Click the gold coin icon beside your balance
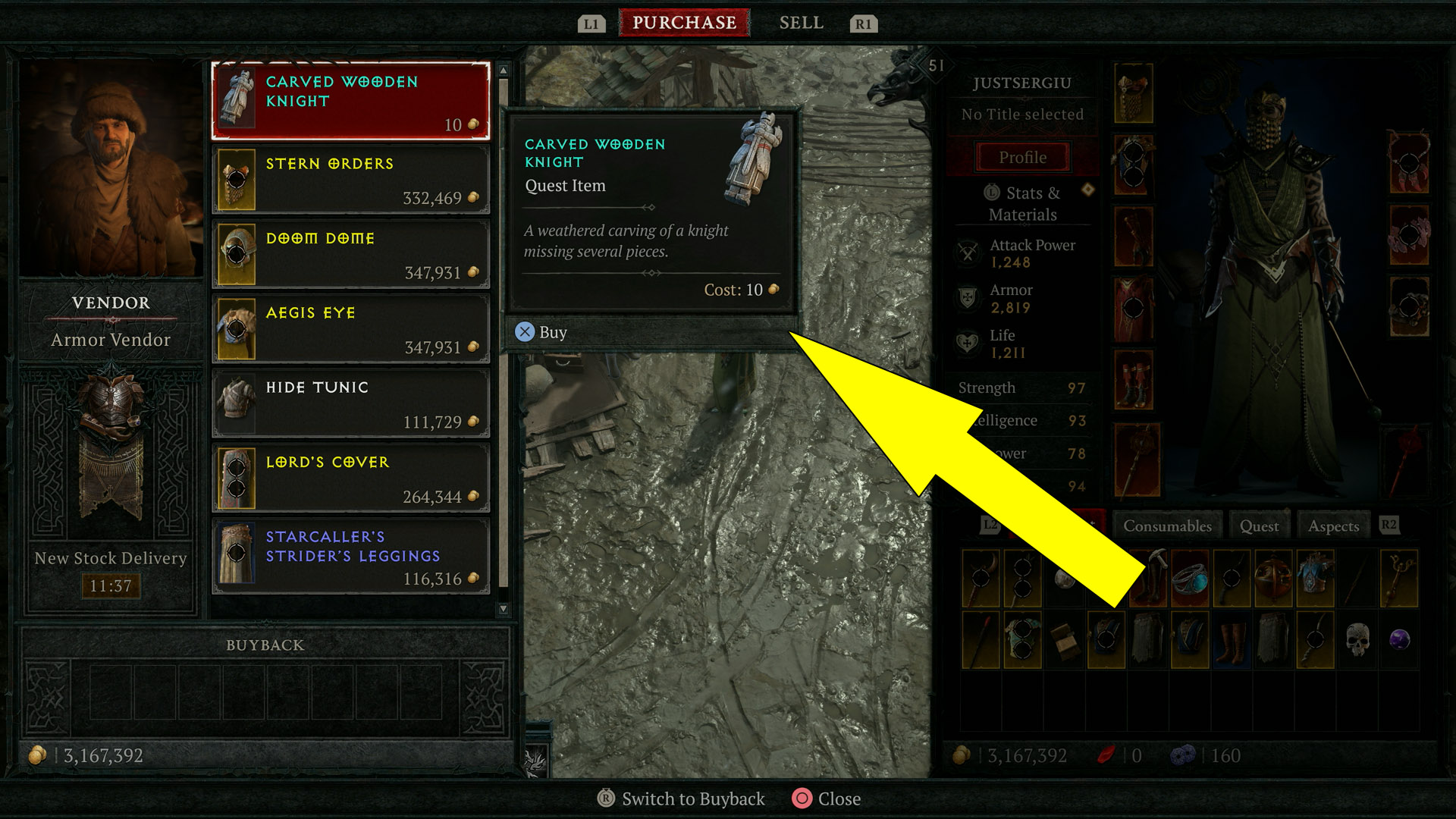The image size is (1456, 819). pyautogui.click(x=36, y=755)
